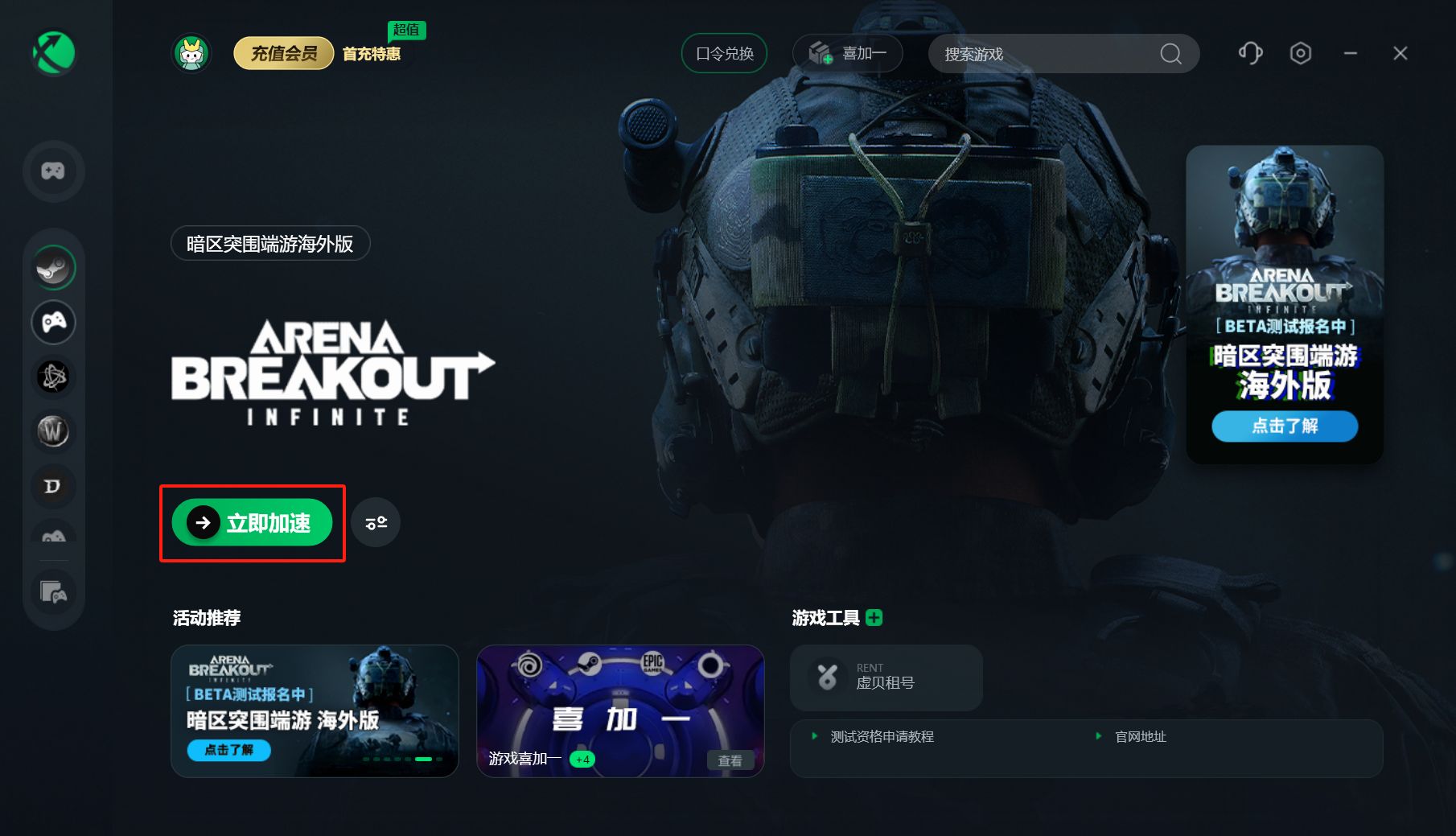Select the 搜索游戏 search field

point(1046,54)
